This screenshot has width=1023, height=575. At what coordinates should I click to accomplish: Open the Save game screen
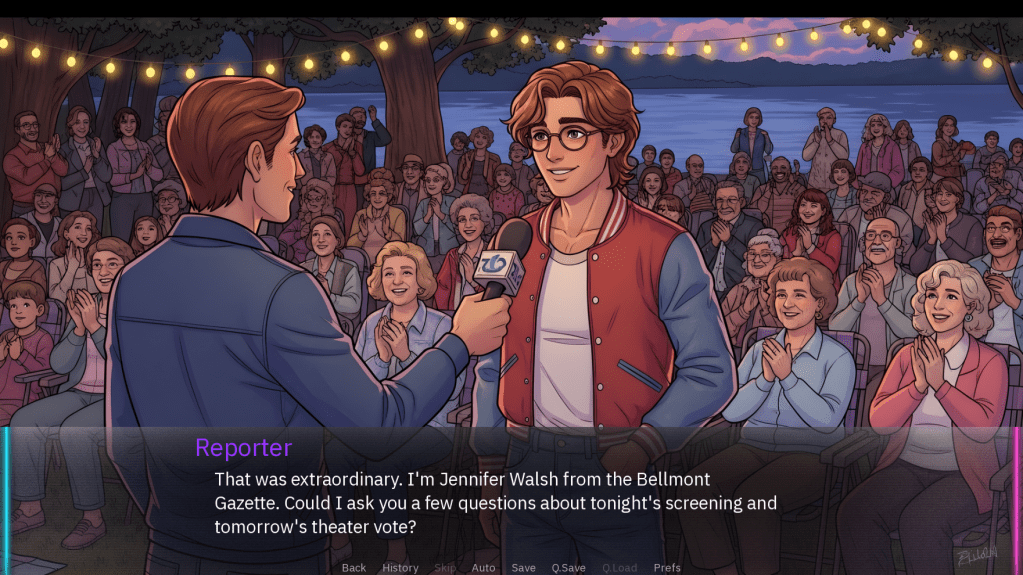point(524,568)
